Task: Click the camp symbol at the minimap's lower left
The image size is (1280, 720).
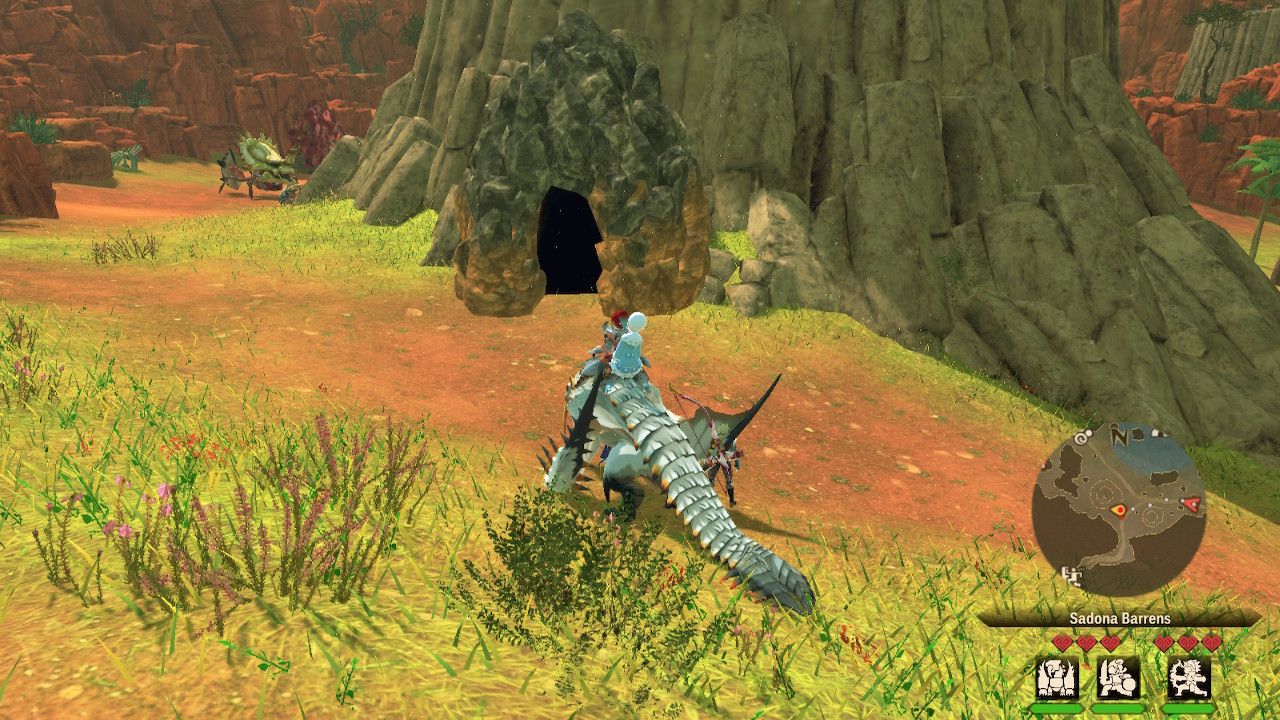Action: [x=1073, y=576]
